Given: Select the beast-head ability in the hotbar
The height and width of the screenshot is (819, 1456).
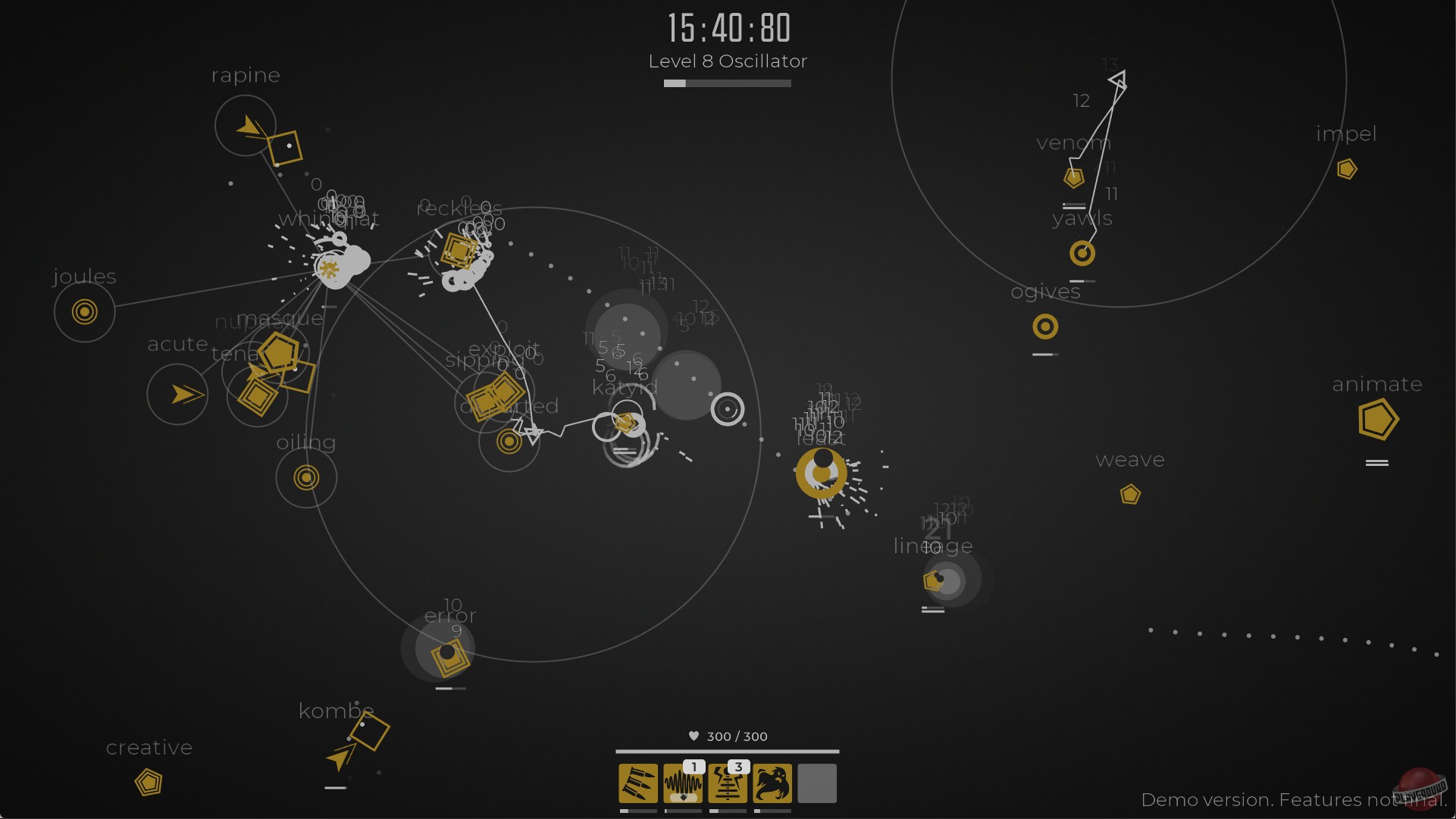Looking at the screenshot, I should tap(772, 784).
